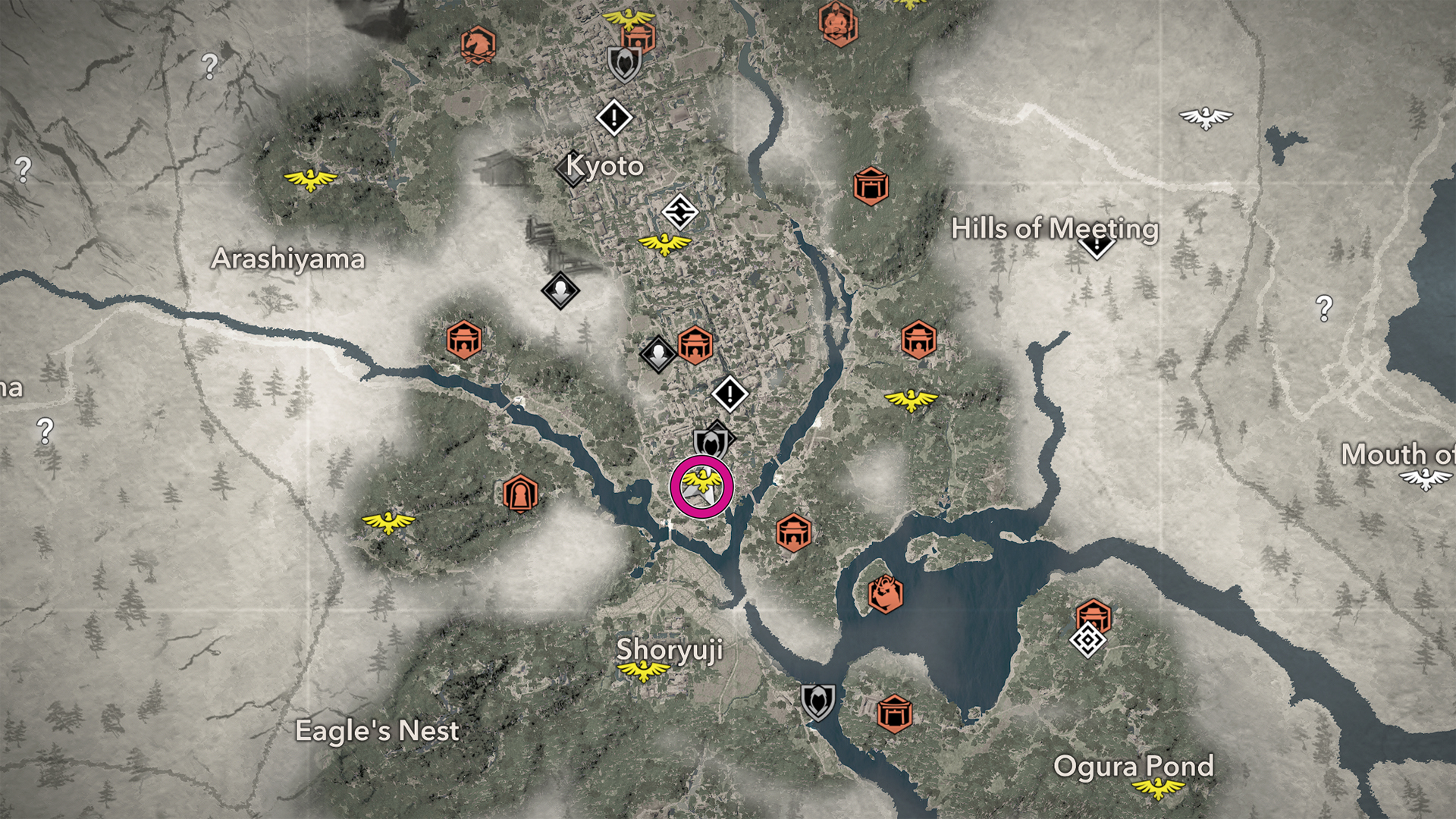The width and height of the screenshot is (1456, 819).
Task: Open the orange keyhole-shaped hexagon marker
Action: click(520, 494)
